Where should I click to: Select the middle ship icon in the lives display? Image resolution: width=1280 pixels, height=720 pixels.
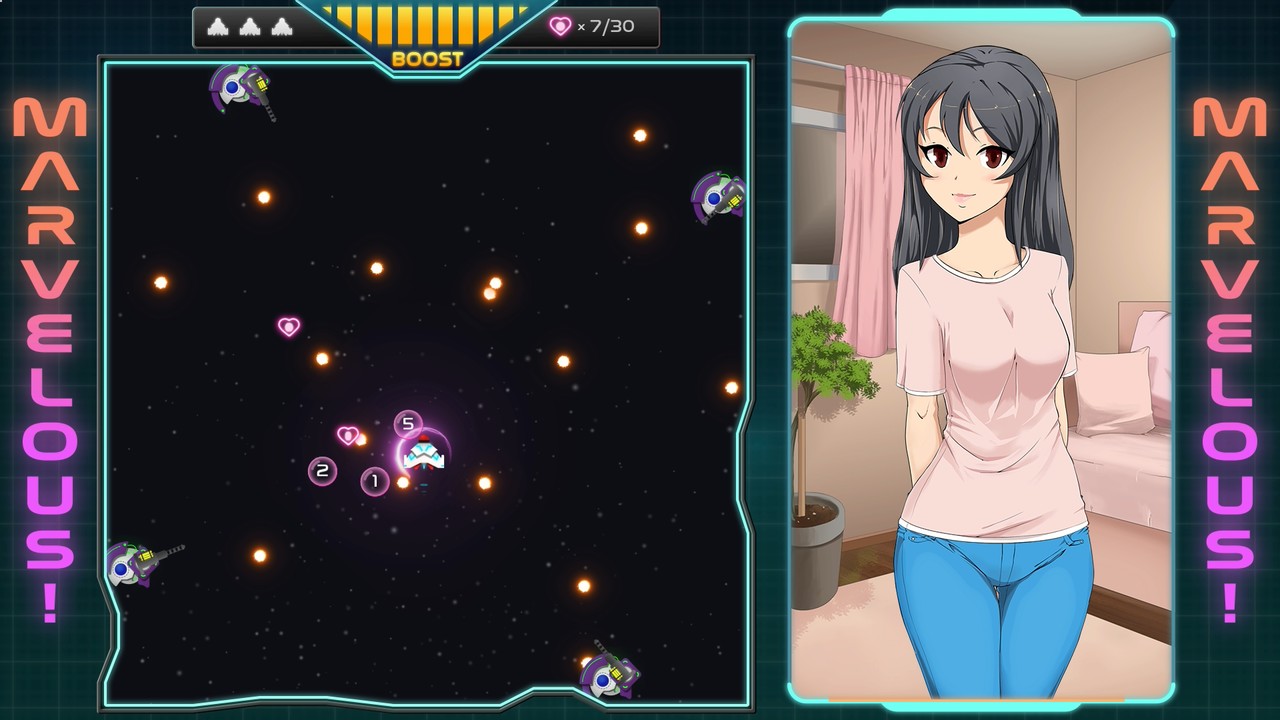click(248, 27)
